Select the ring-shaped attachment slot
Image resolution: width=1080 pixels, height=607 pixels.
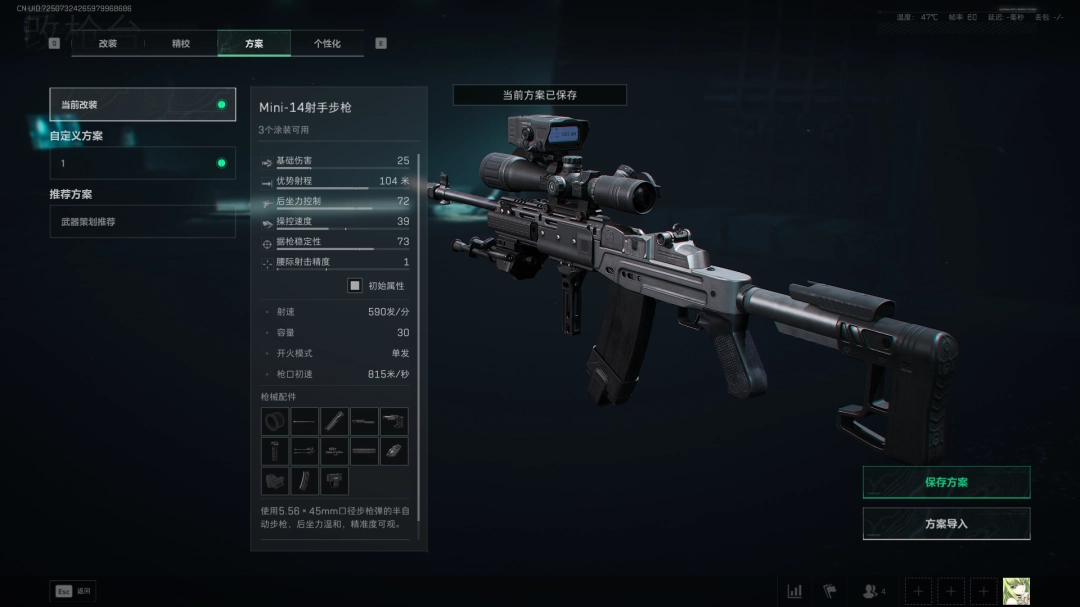pyautogui.click(x=275, y=421)
